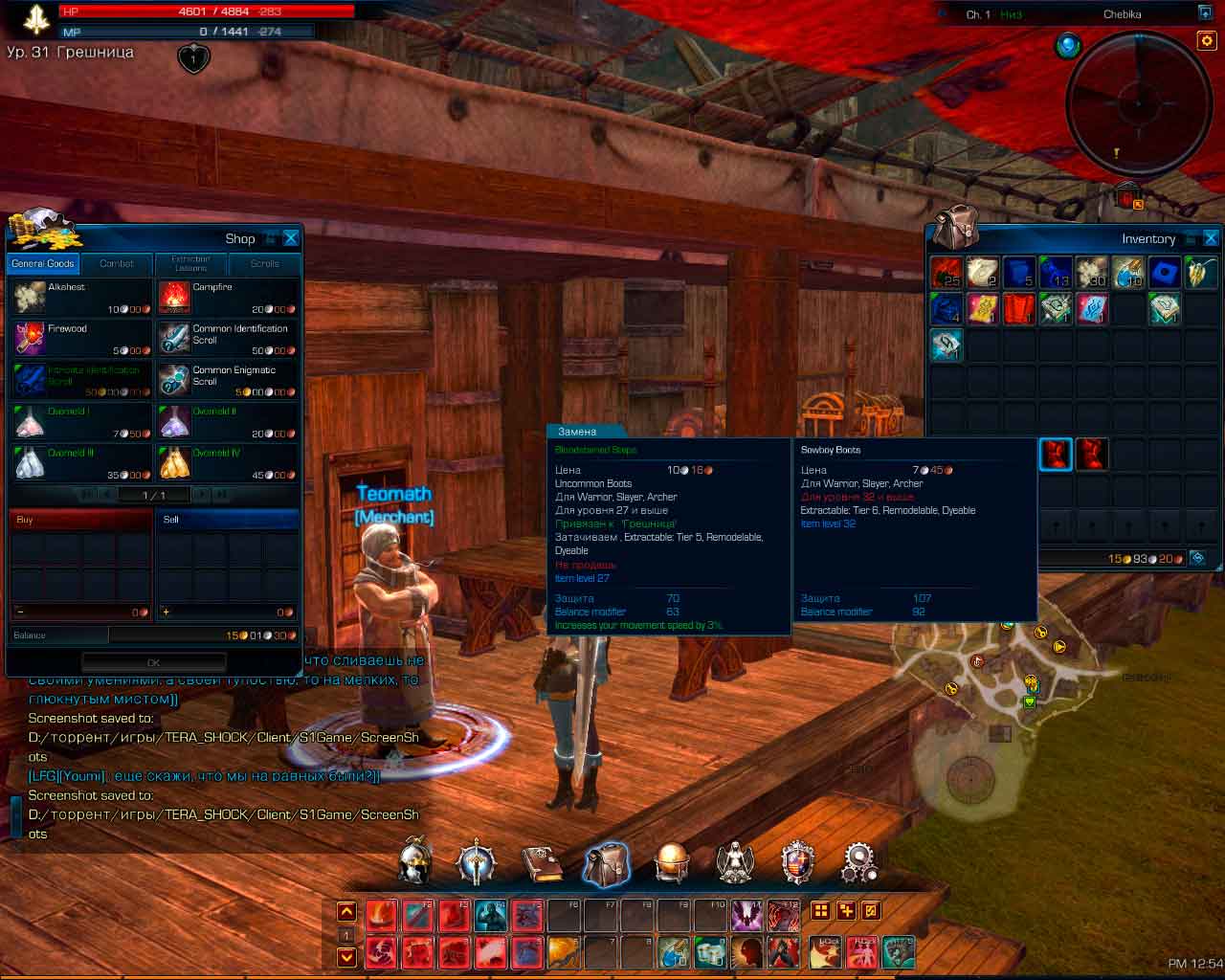
Task: Close the Inventory window
Action: pos(1211,238)
